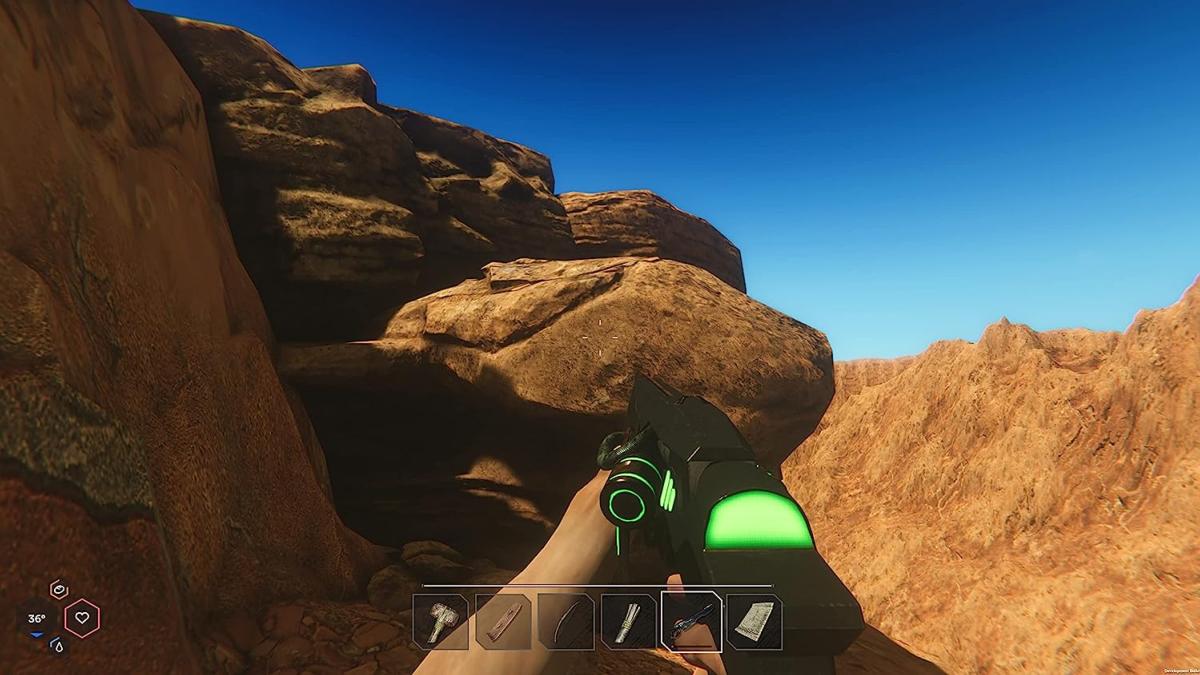Choose the wooden plank hotbar slot

(503, 621)
